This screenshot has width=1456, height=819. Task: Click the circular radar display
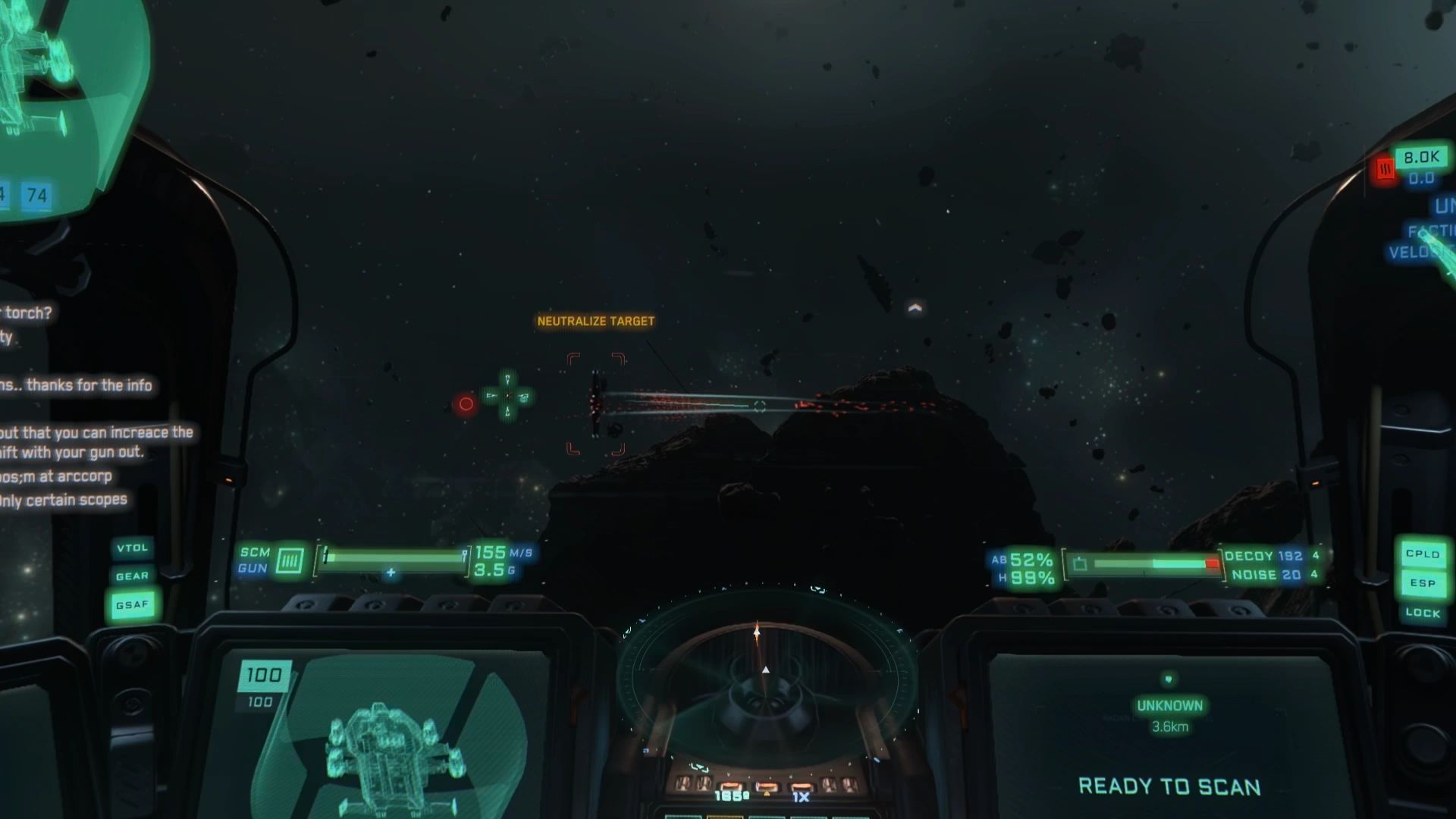point(766,675)
